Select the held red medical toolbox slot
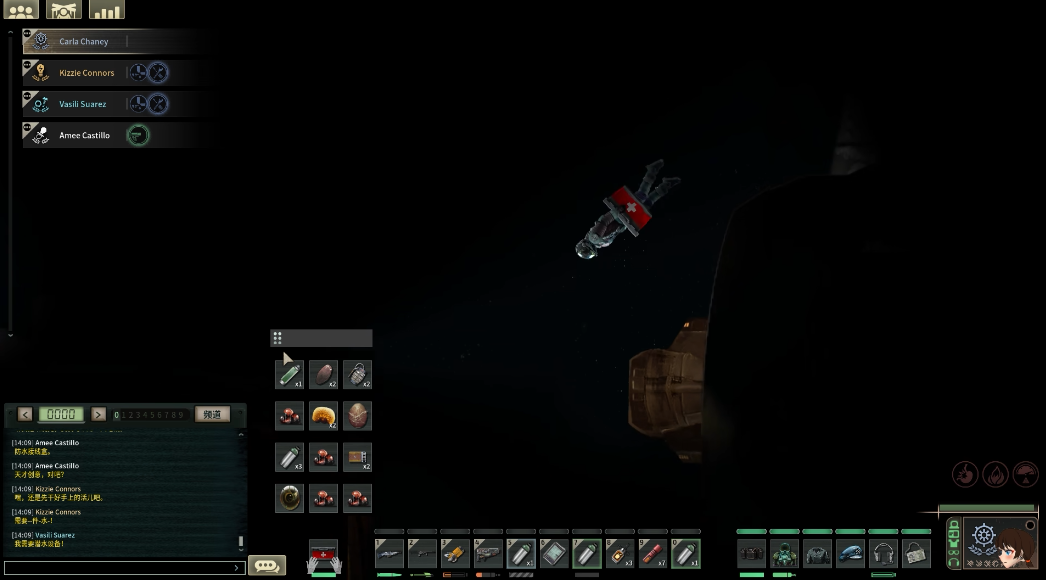 (323, 554)
